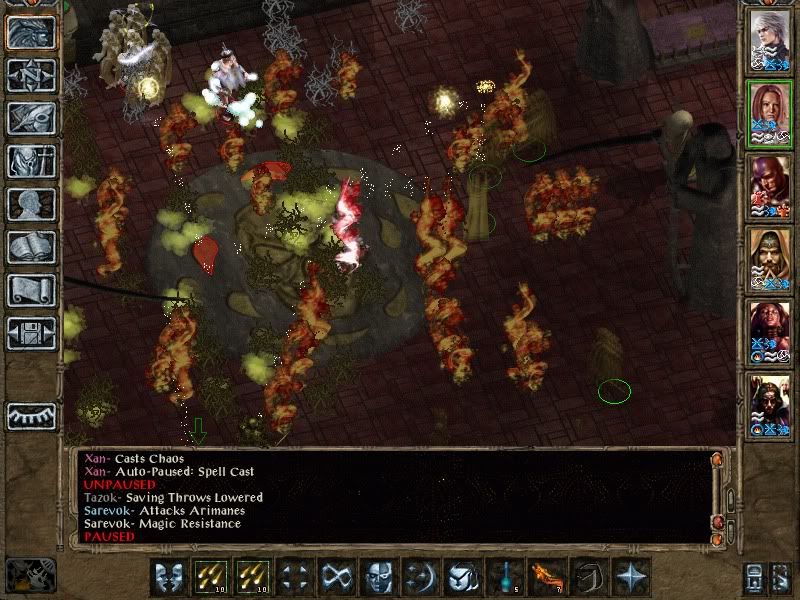
Task: Click the four-inward-arrows stop button
Action: point(293,578)
